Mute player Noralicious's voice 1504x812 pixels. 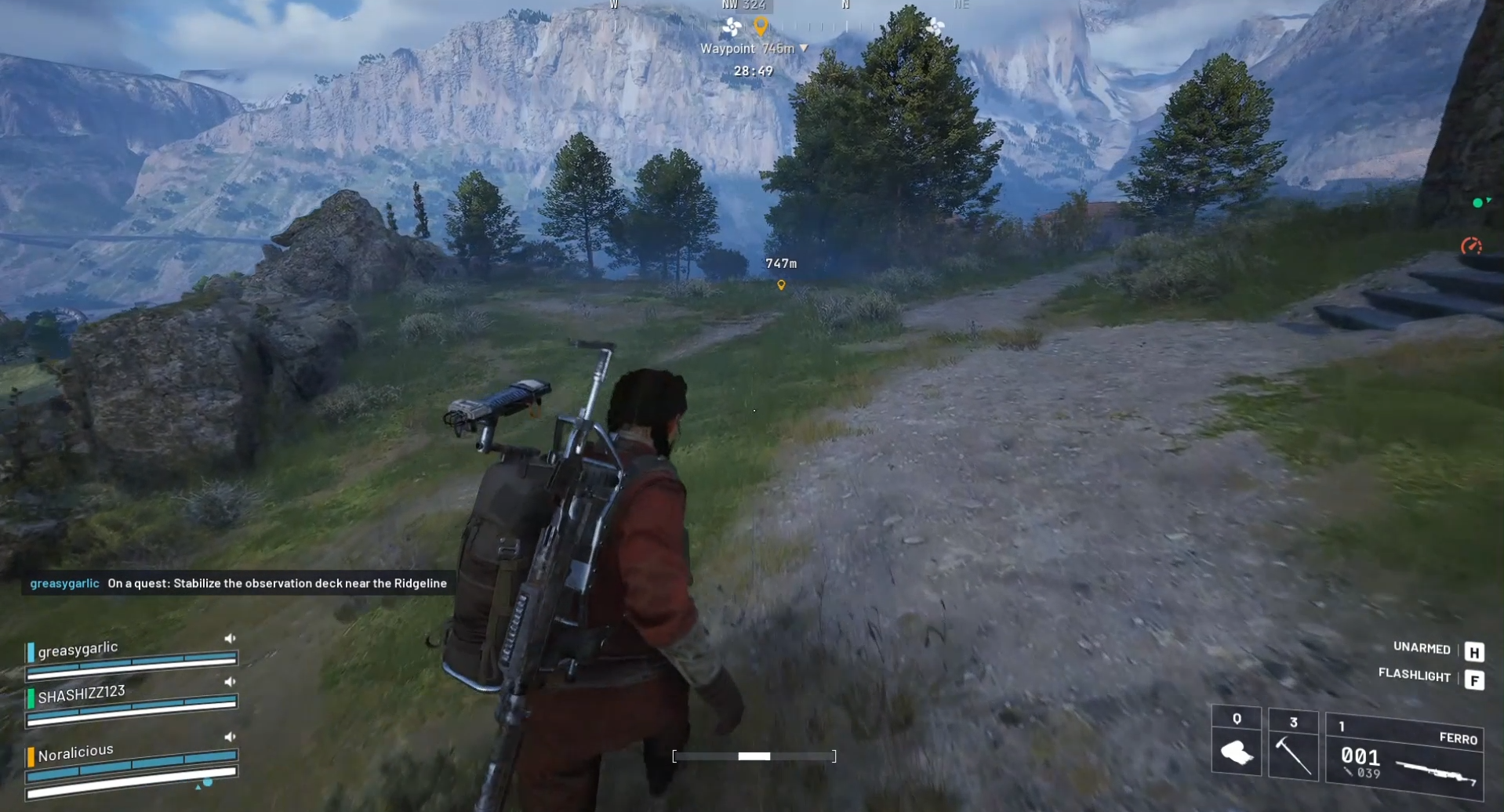[x=229, y=736]
